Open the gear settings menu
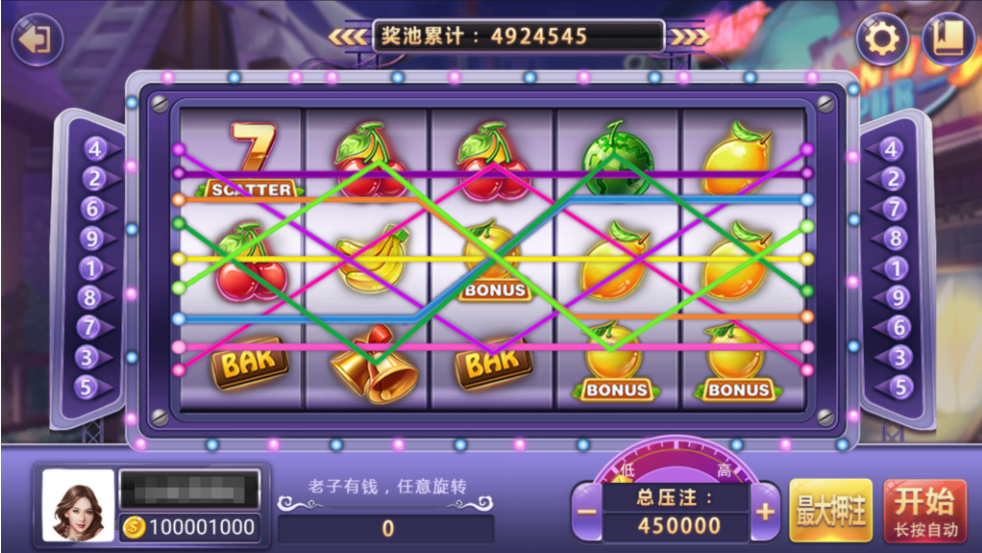 pyautogui.click(x=882, y=40)
